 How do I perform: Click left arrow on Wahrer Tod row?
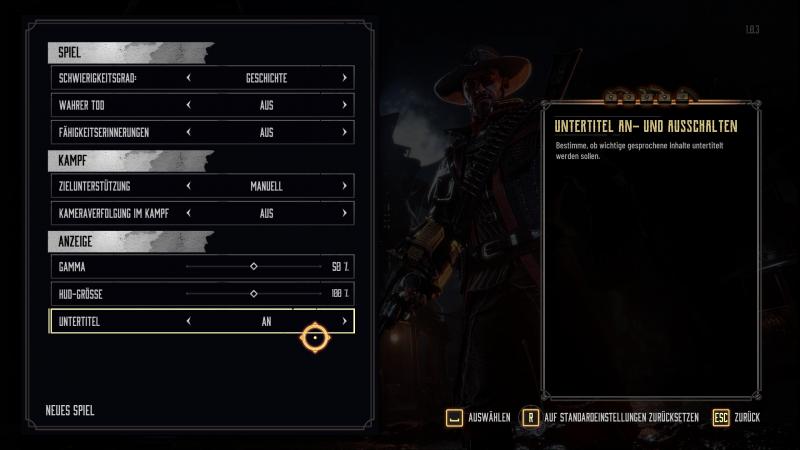click(188, 104)
